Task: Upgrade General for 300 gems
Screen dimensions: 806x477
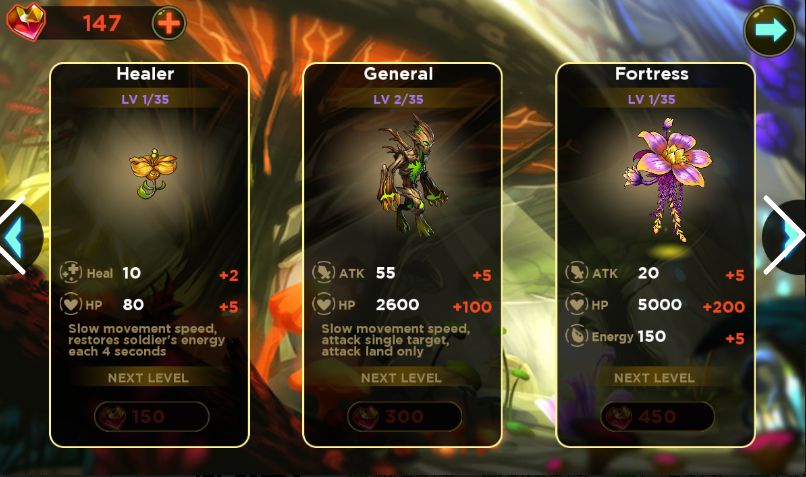Action: coord(404,416)
